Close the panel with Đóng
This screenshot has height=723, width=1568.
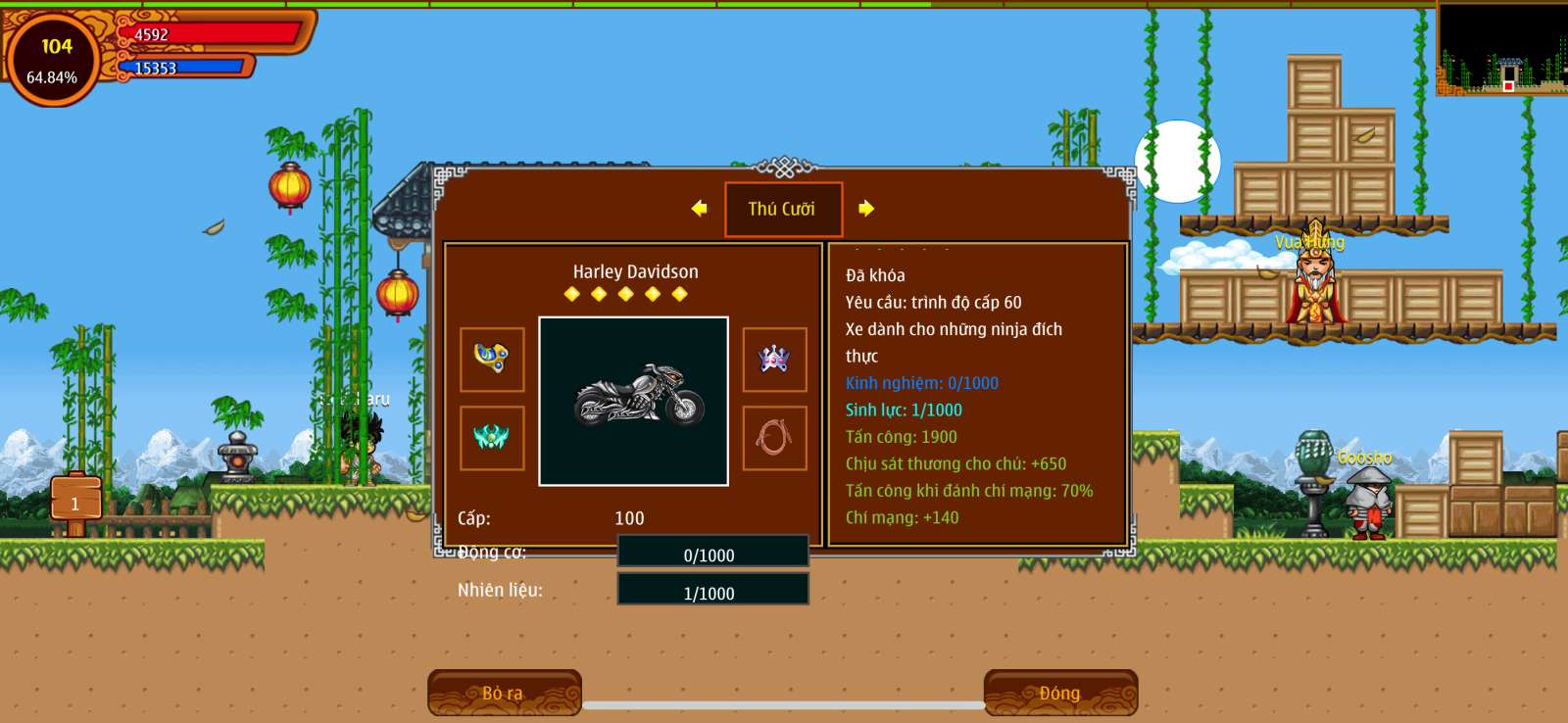pyautogui.click(x=1060, y=693)
